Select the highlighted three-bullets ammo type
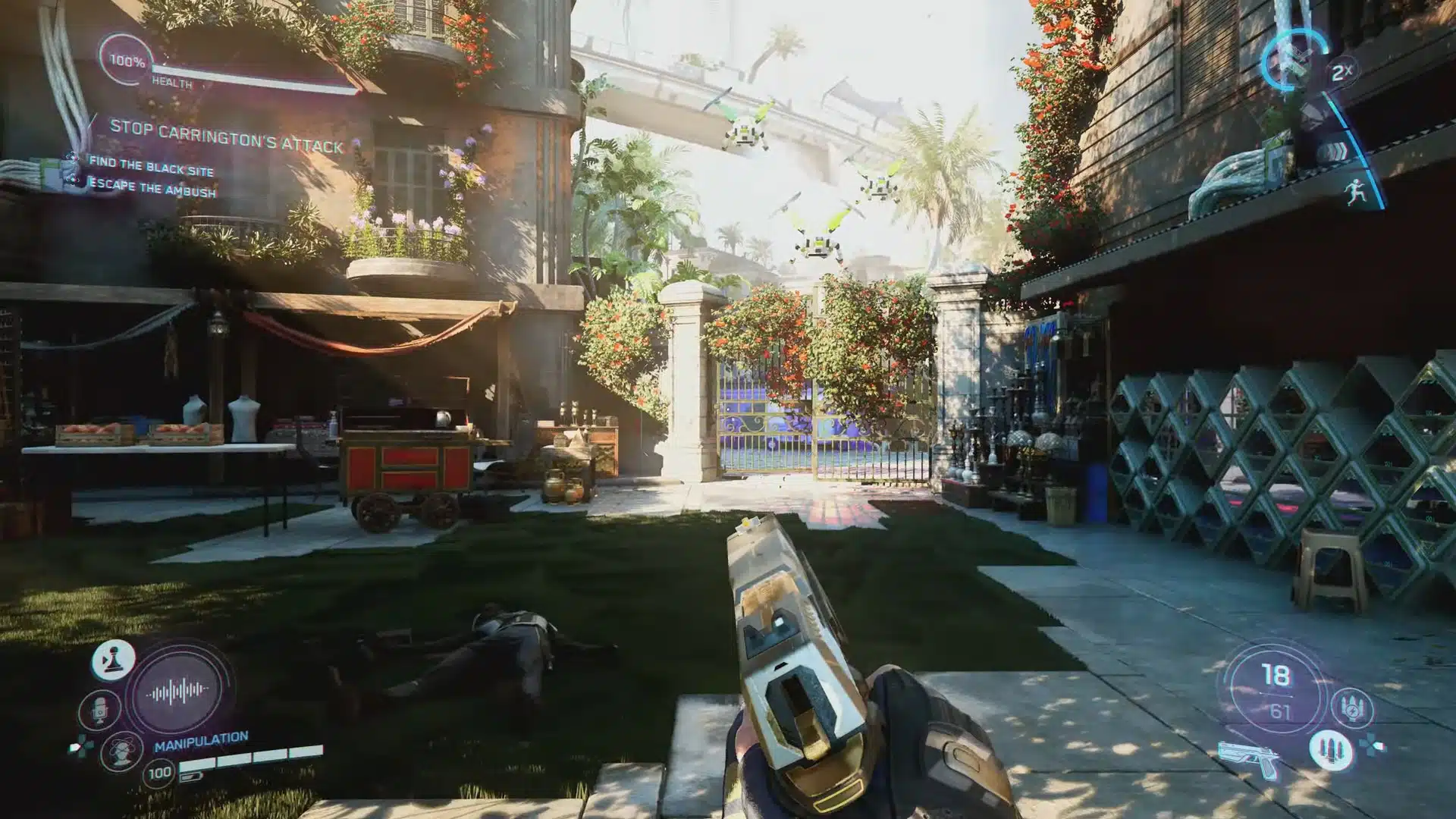Screen dimensions: 1456x819 (1330, 748)
